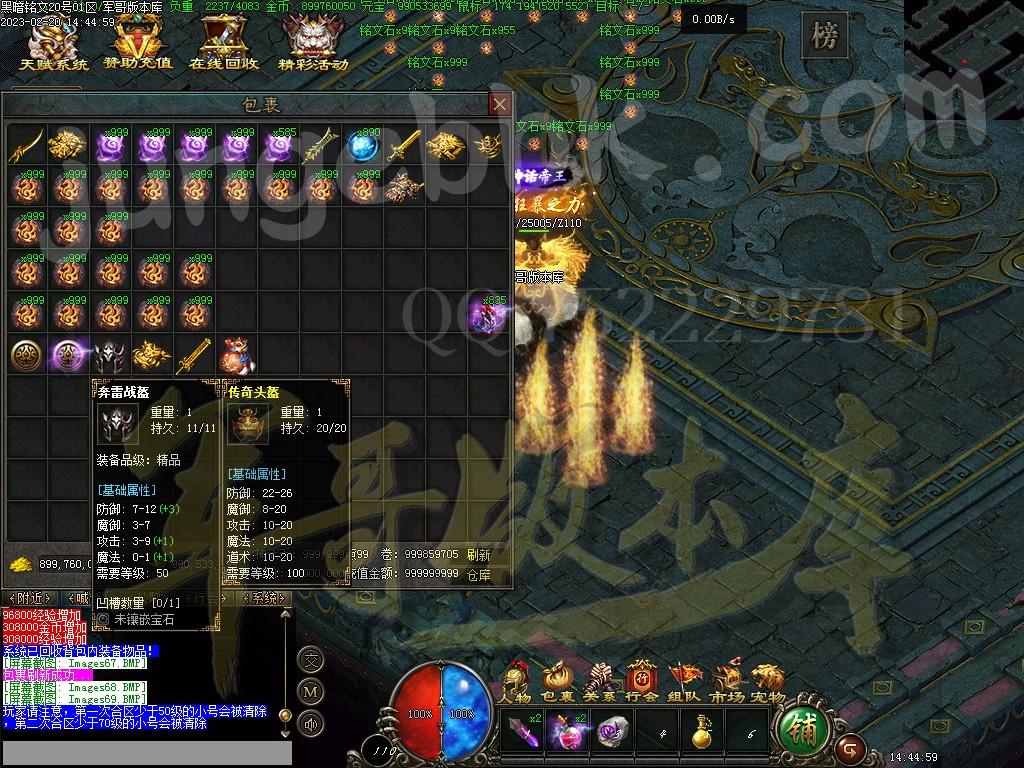Open the 榜 ranking board

point(824,38)
